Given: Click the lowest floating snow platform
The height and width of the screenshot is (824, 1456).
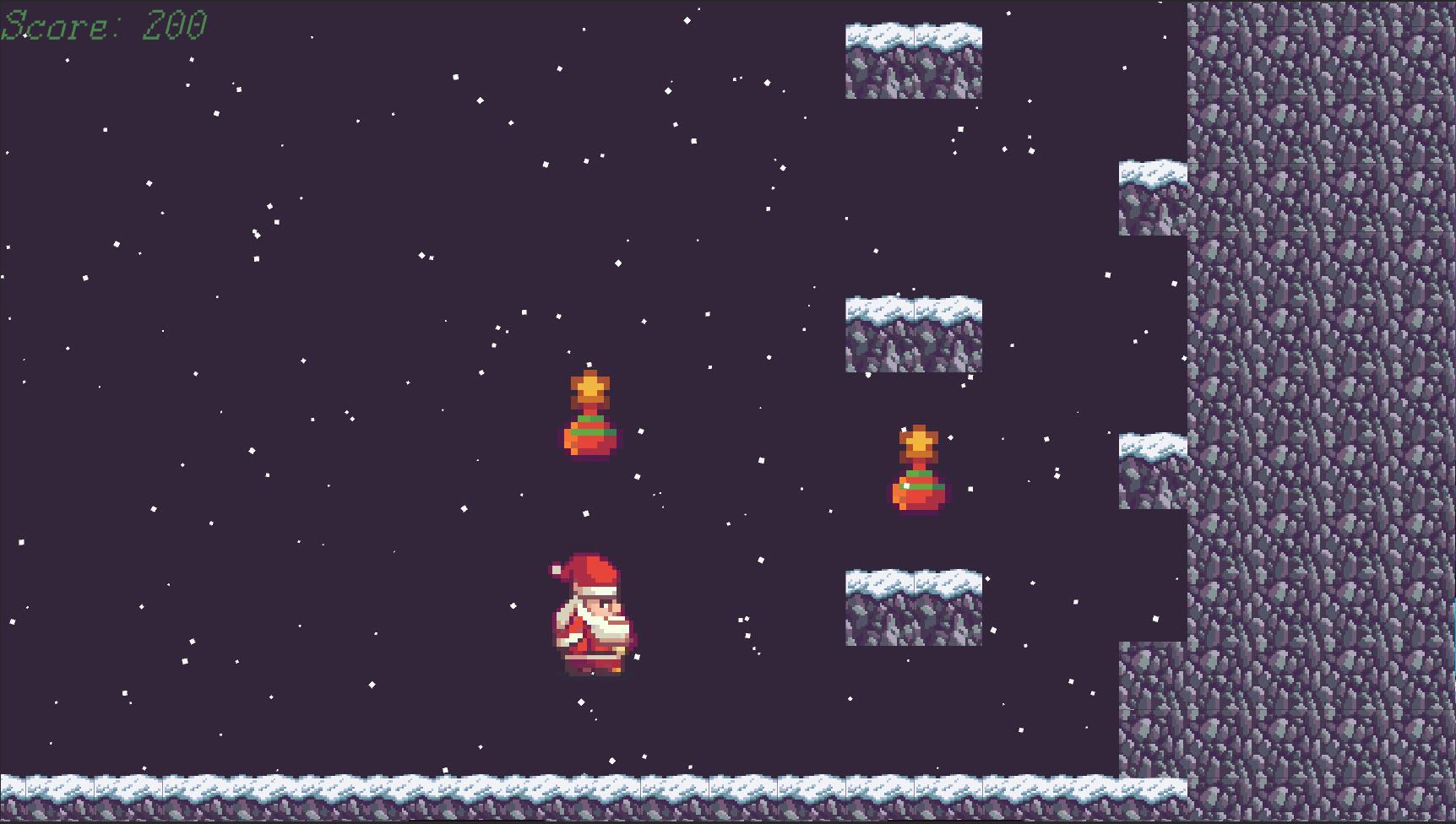Looking at the screenshot, I should [912, 608].
